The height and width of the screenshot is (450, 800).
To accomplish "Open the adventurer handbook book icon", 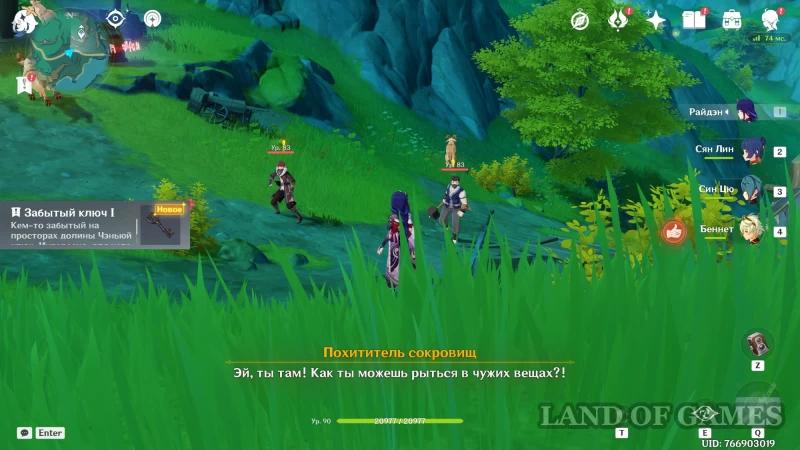I will tap(694, 20).
